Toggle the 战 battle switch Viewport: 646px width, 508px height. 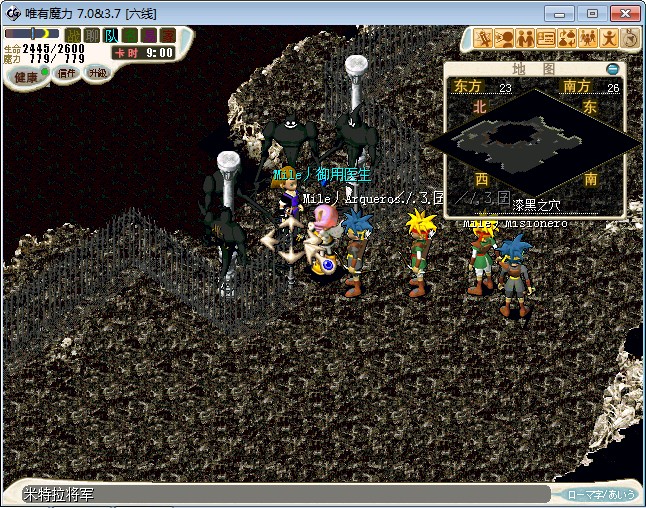[72, 35]
